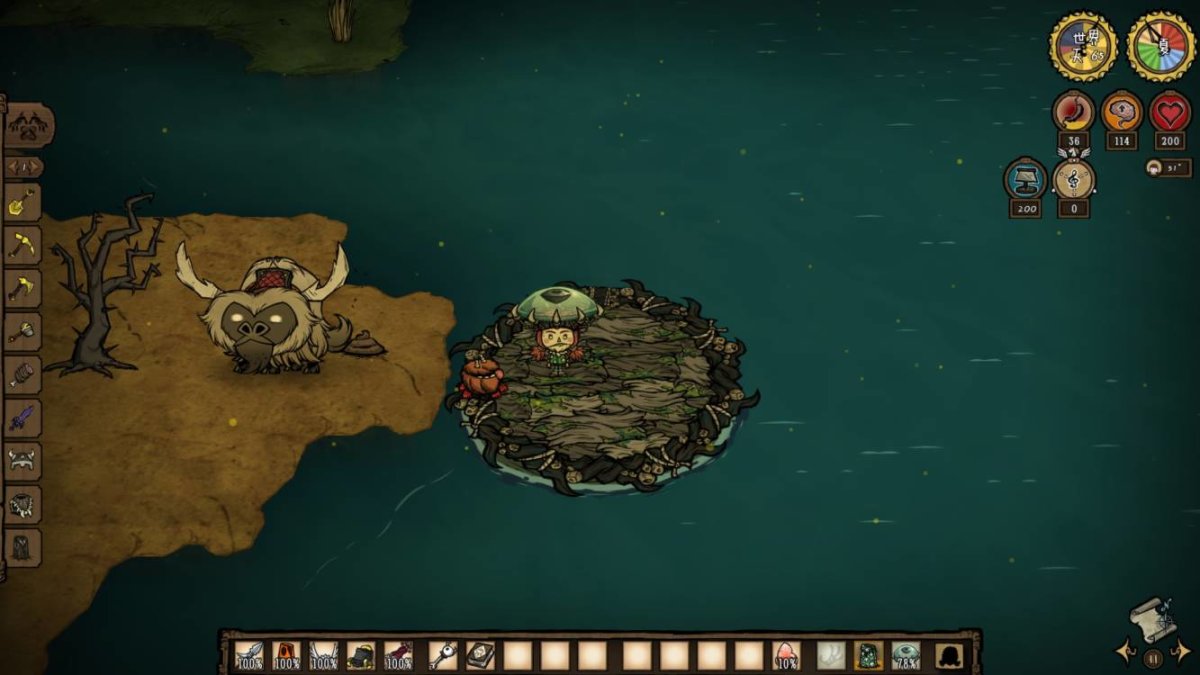Craft the golden shovel from pinned recipes
The image size is (1200, 675).
point(23,203)
